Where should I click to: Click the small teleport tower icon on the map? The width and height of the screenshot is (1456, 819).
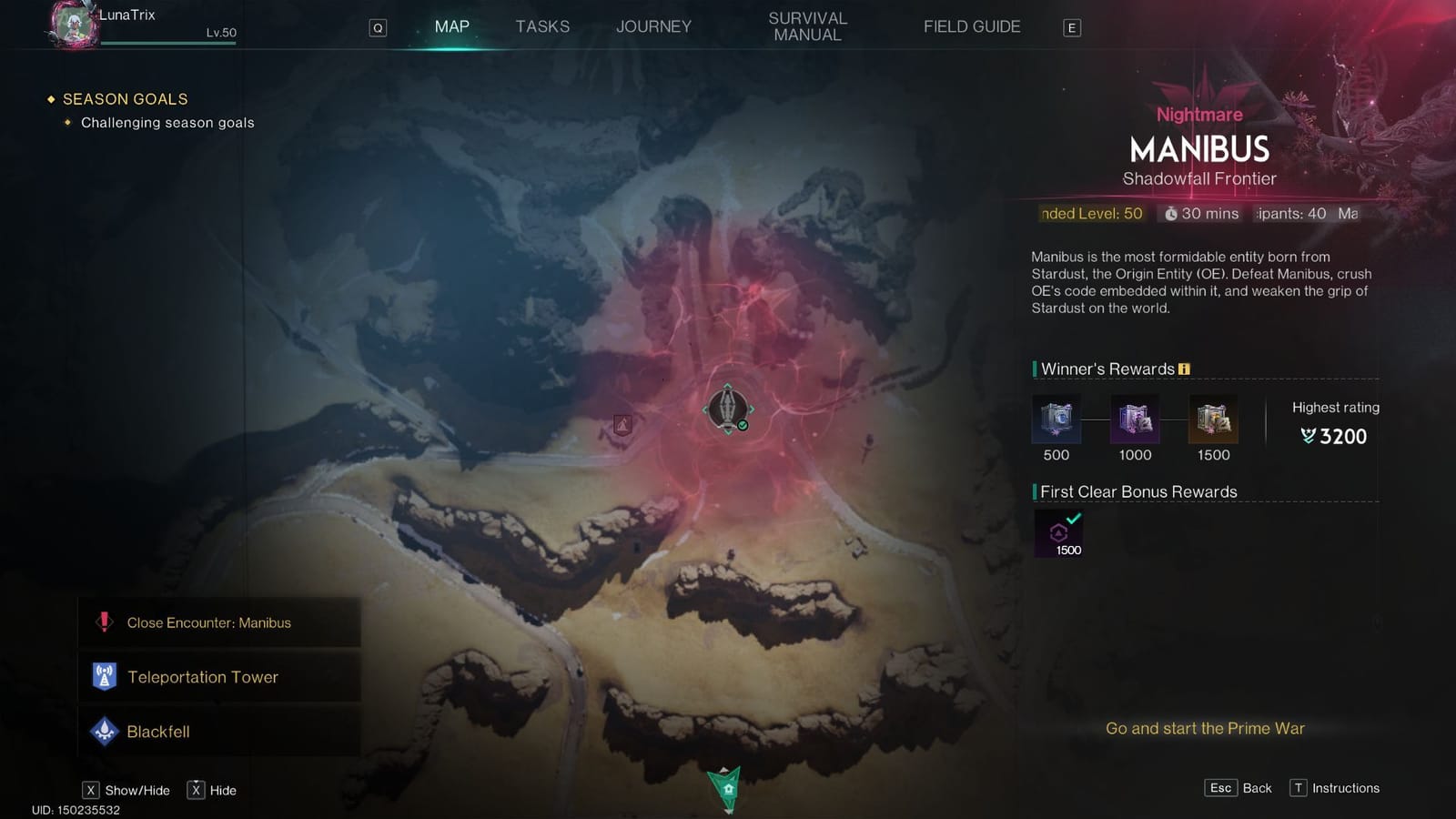[622, 422]
